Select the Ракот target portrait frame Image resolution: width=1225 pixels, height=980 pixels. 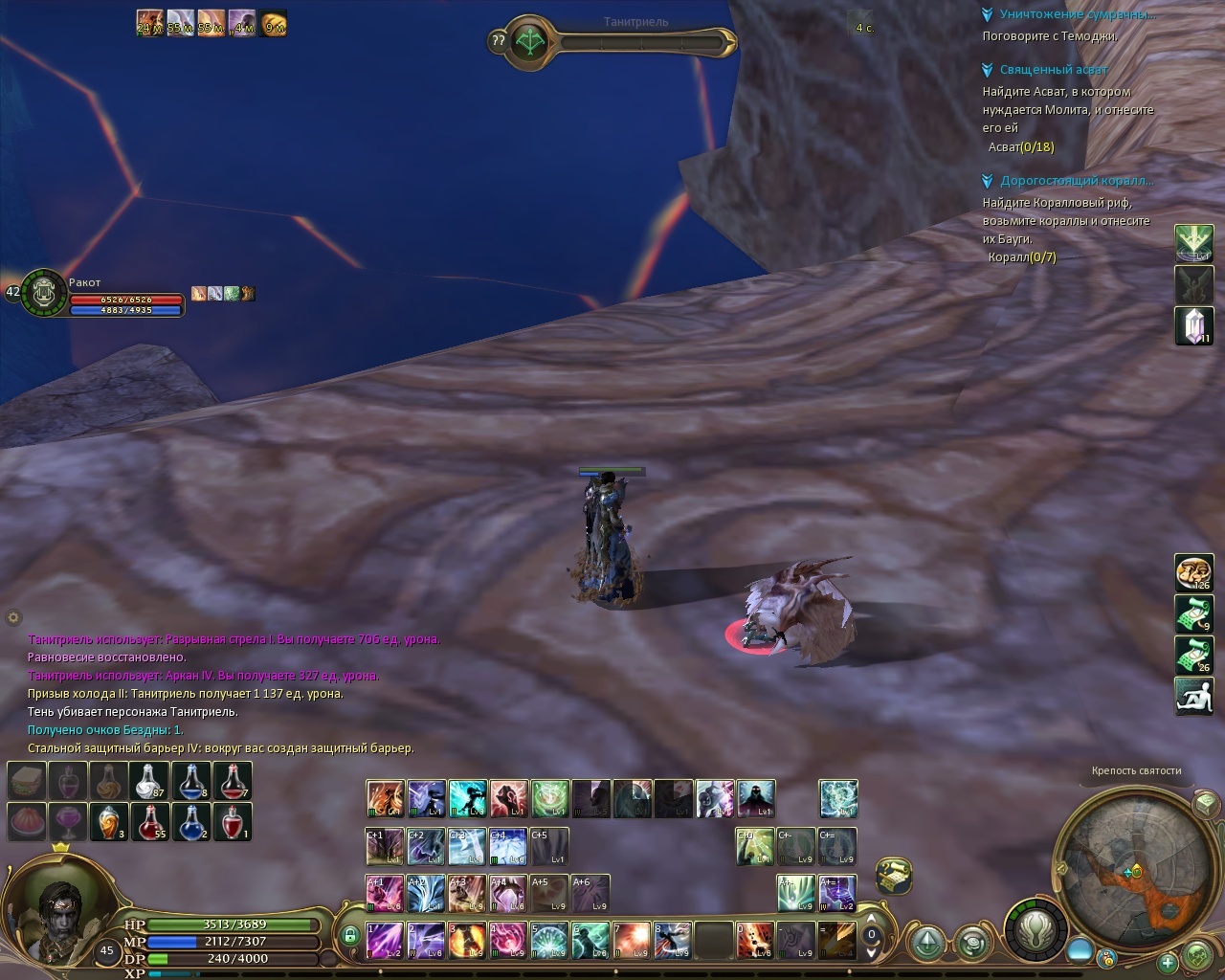(x=43, y=292)
